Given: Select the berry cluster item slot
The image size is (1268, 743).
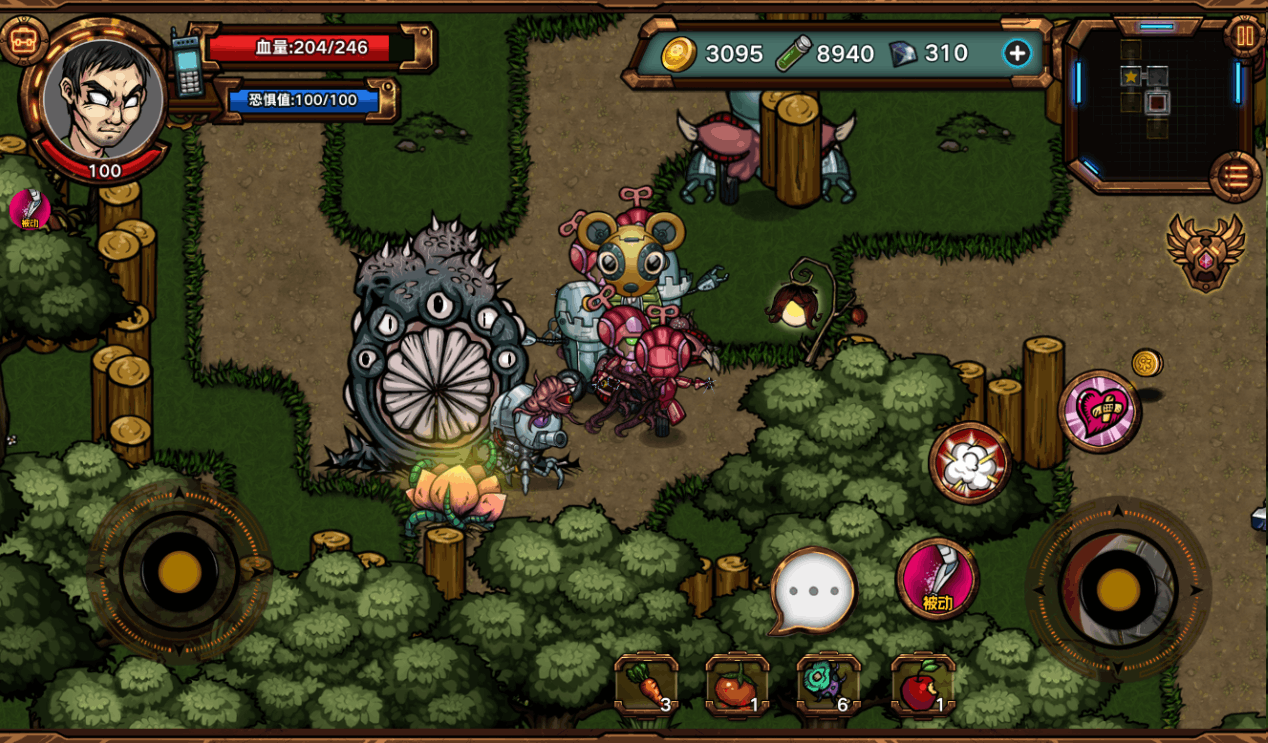Looking at the screenshot, I should pos(828,686).
